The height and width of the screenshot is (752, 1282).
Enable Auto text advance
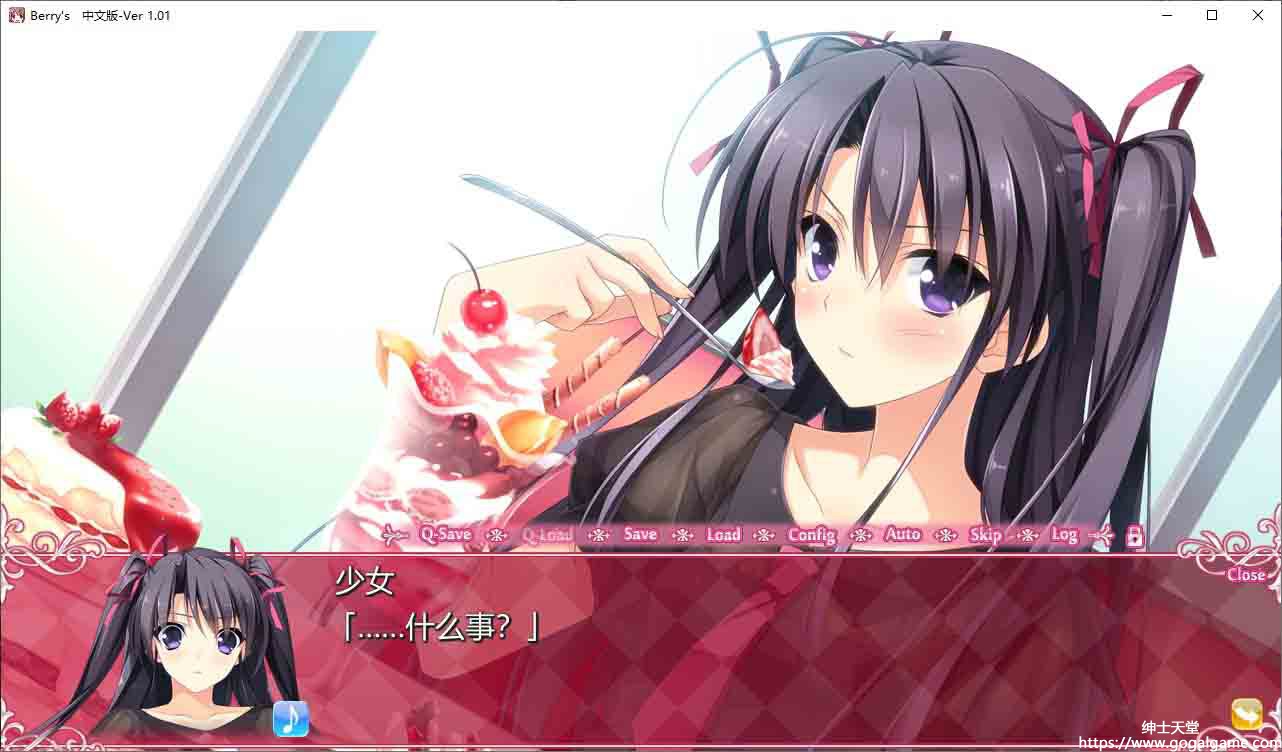click(902, 535)
